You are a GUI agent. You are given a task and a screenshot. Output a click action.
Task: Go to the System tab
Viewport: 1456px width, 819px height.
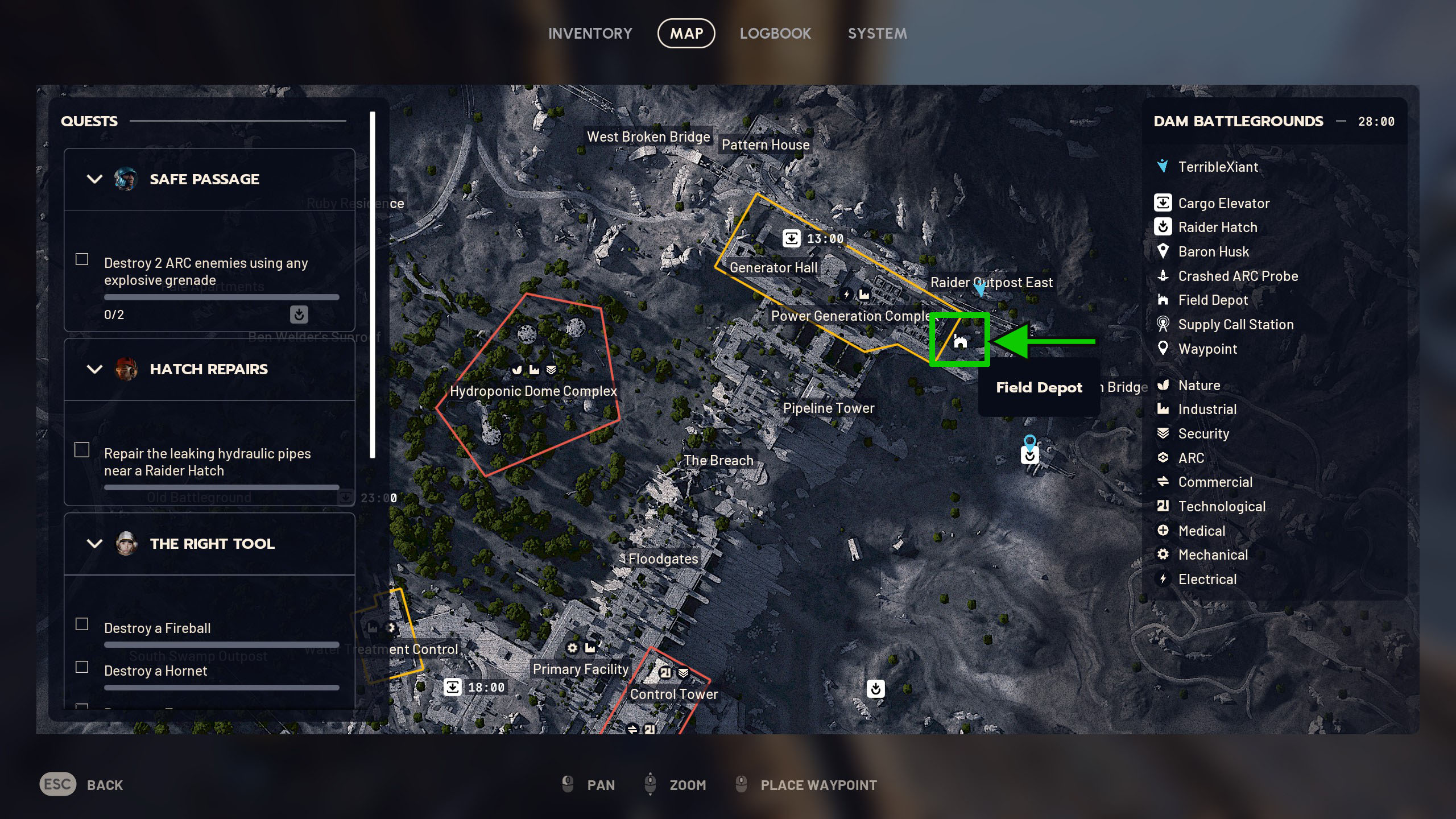point(877,34)
